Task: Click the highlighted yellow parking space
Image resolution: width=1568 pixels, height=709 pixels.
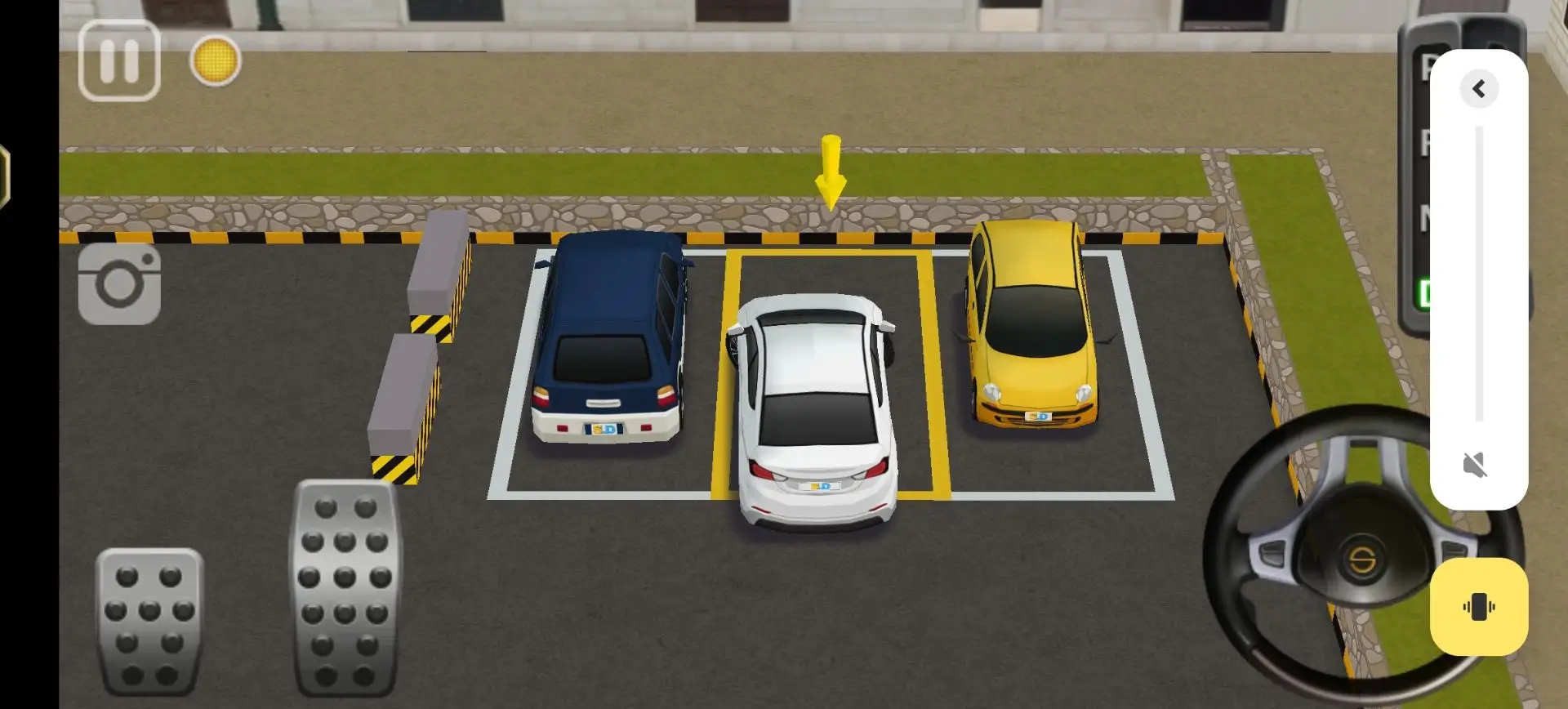Action: [831, 376]
